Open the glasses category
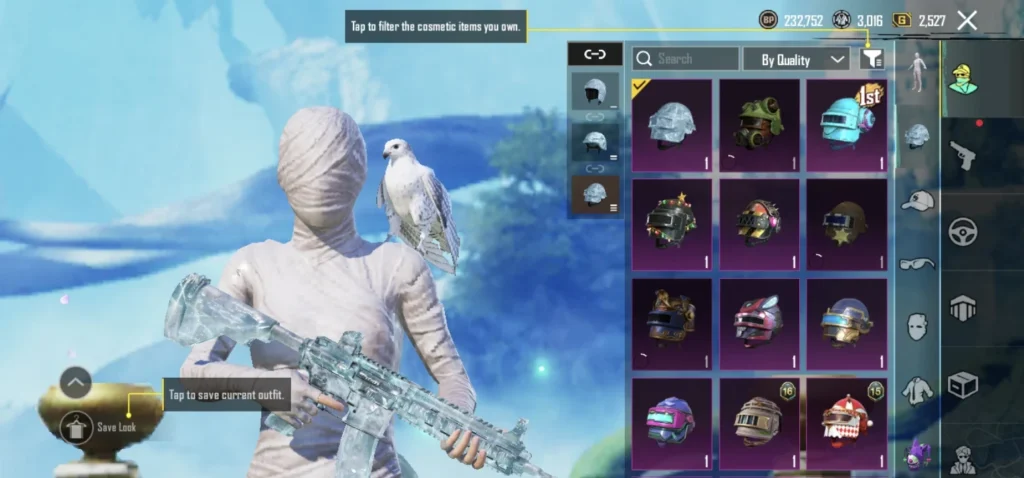The height and width of the screenshot is (478, 1024). coord(917,264)
